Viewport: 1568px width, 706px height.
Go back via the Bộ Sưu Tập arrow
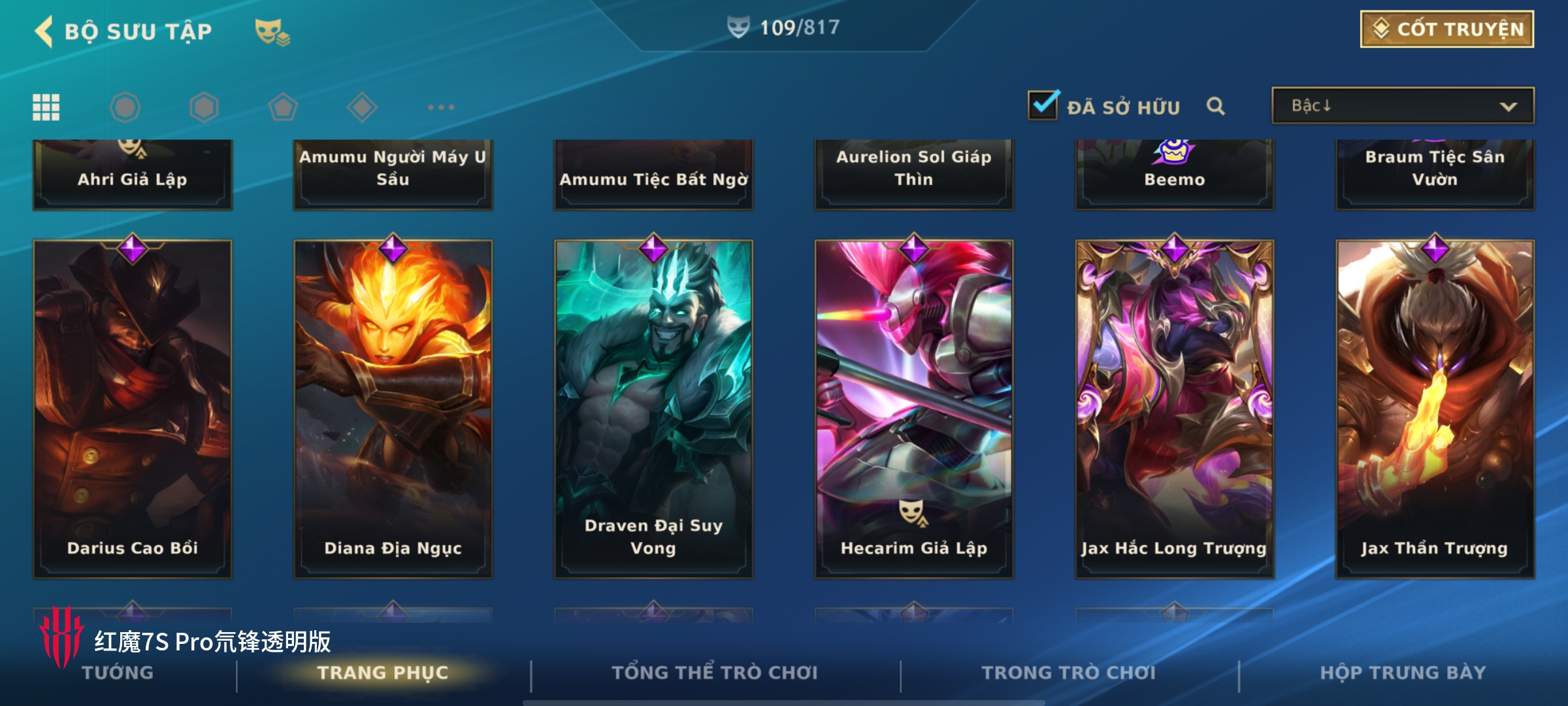point(44,31)
